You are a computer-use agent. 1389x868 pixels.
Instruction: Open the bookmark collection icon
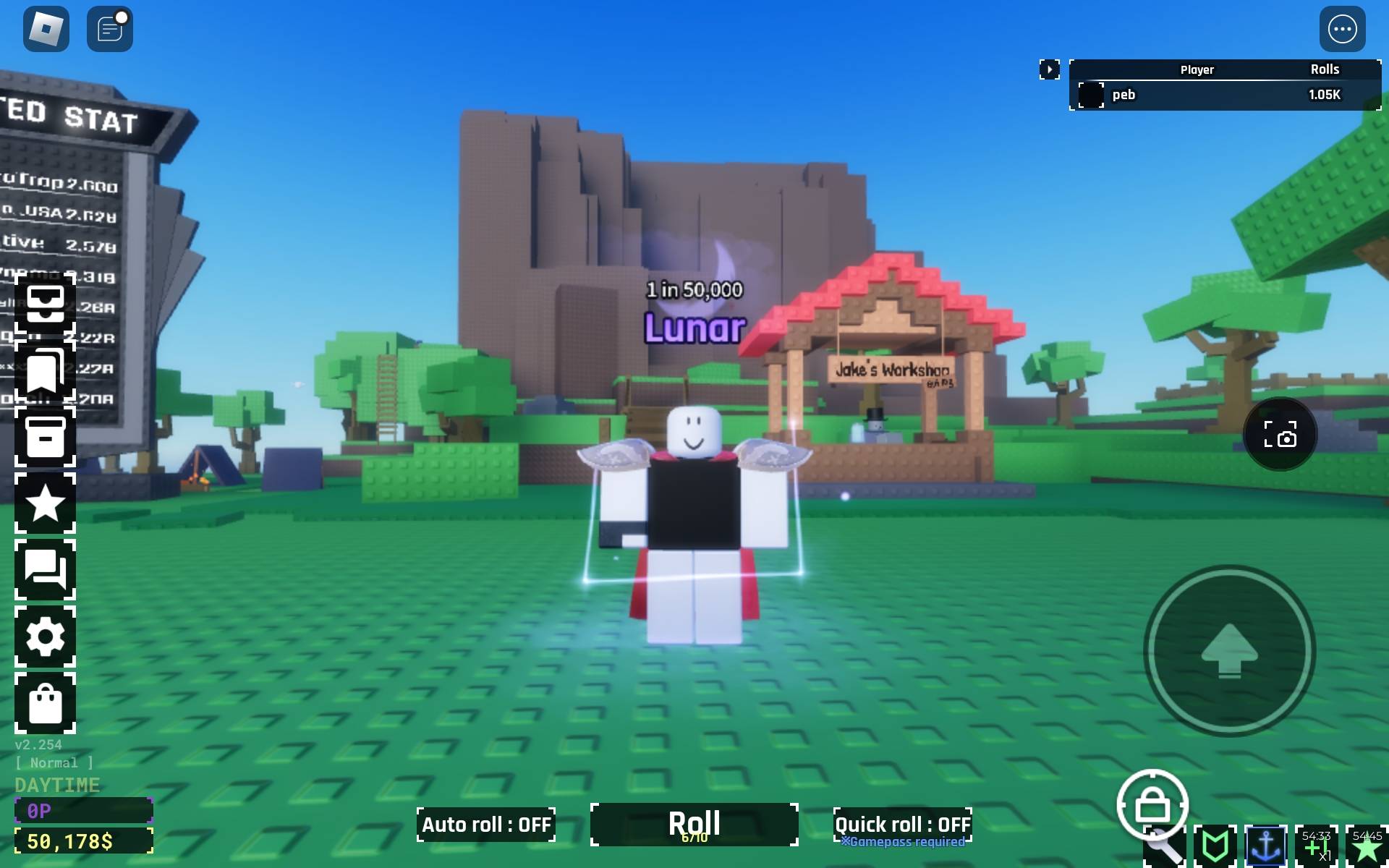[x=45, y=370]
